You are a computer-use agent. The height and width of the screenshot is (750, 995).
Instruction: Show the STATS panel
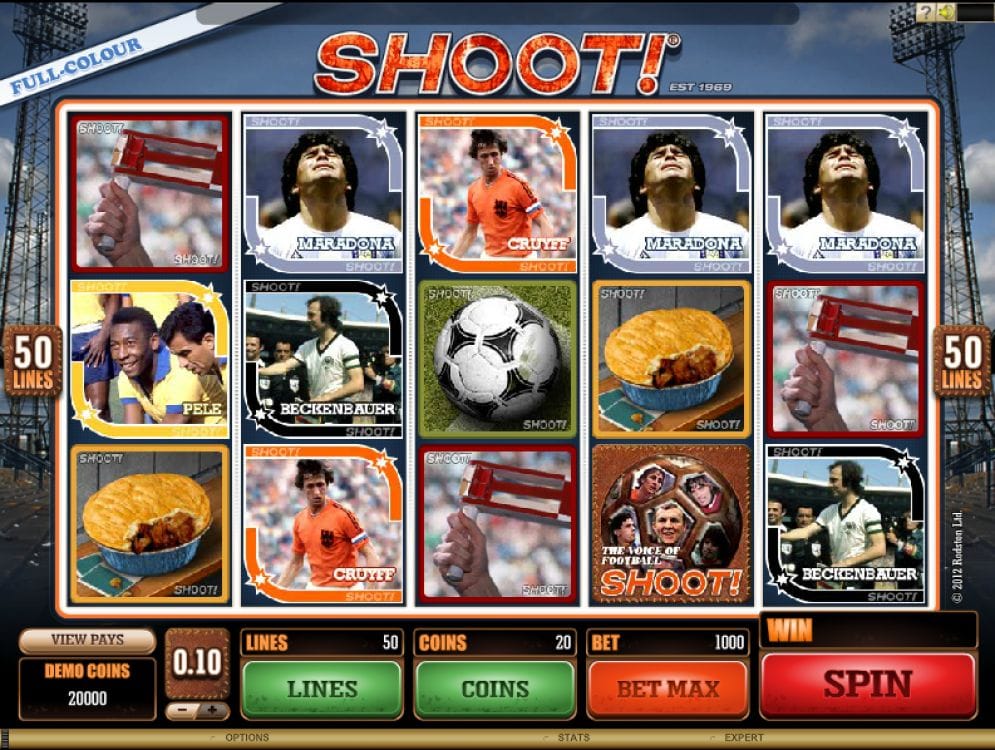[573, 738]
